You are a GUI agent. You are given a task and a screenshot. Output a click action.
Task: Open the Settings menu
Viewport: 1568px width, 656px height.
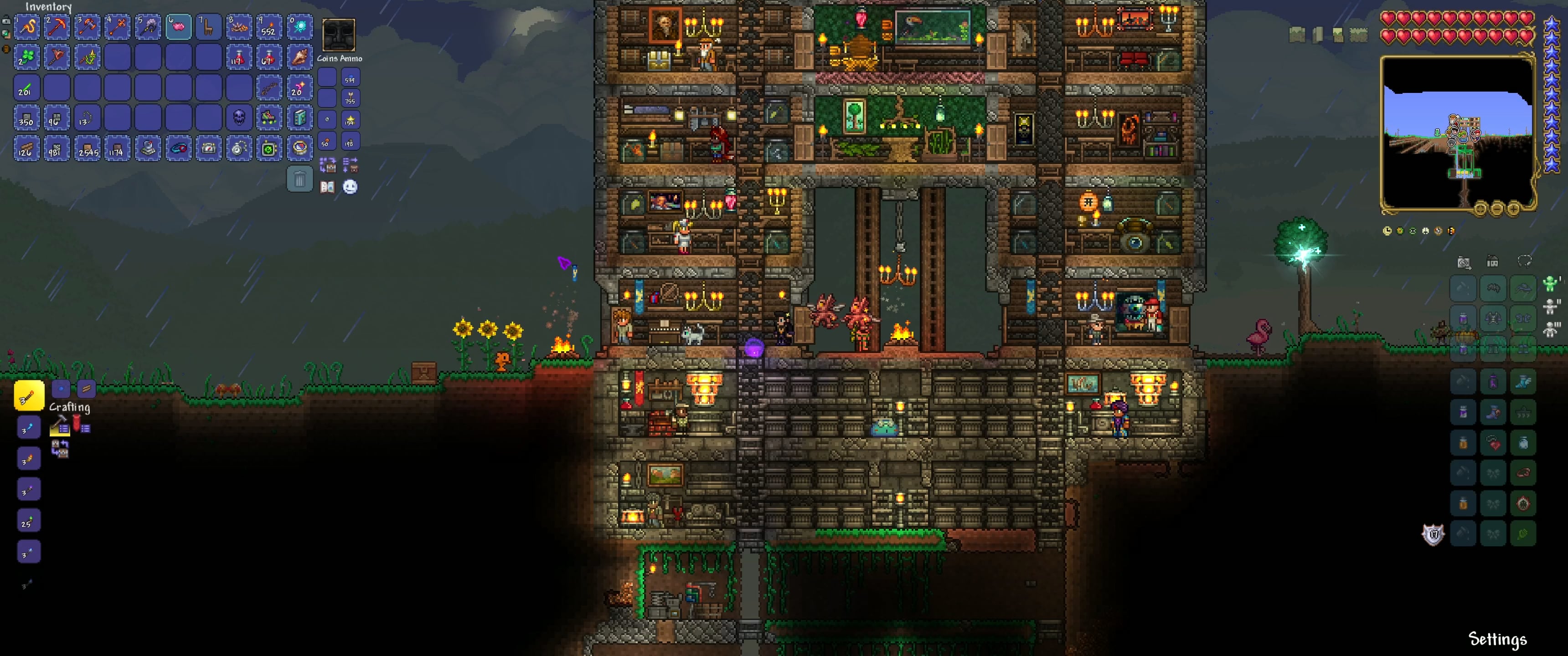1497,639
